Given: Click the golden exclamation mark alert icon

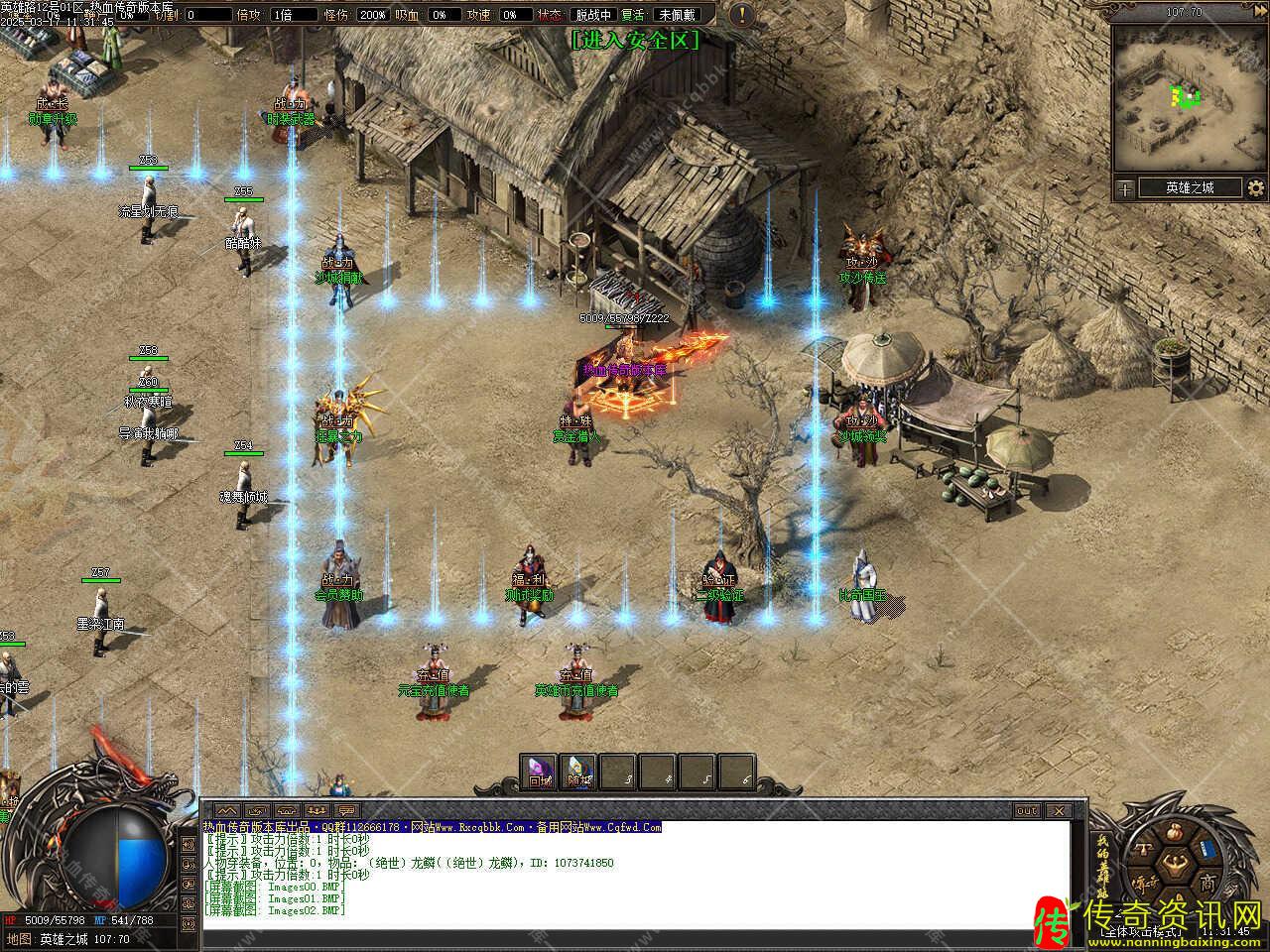Looking at the screenshot, I should [741, 15].
